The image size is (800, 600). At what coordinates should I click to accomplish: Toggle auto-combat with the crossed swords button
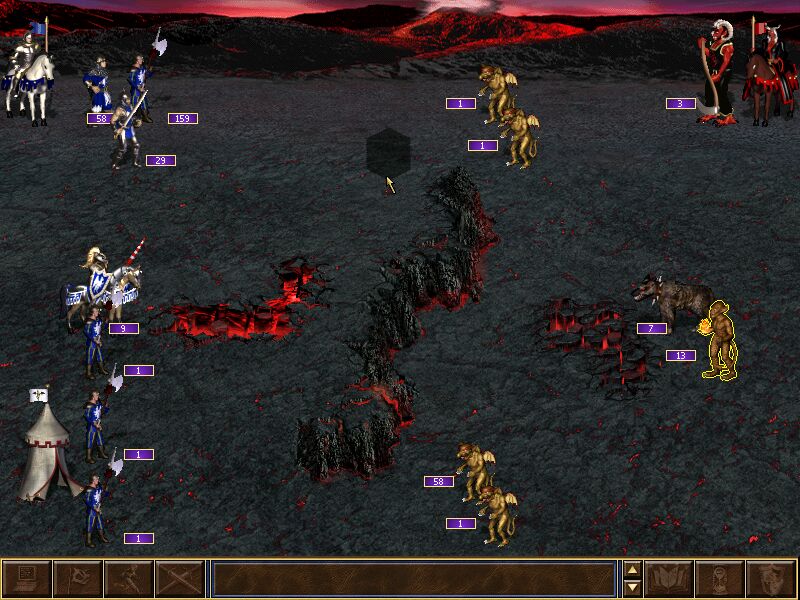click(x=179, y=579)
